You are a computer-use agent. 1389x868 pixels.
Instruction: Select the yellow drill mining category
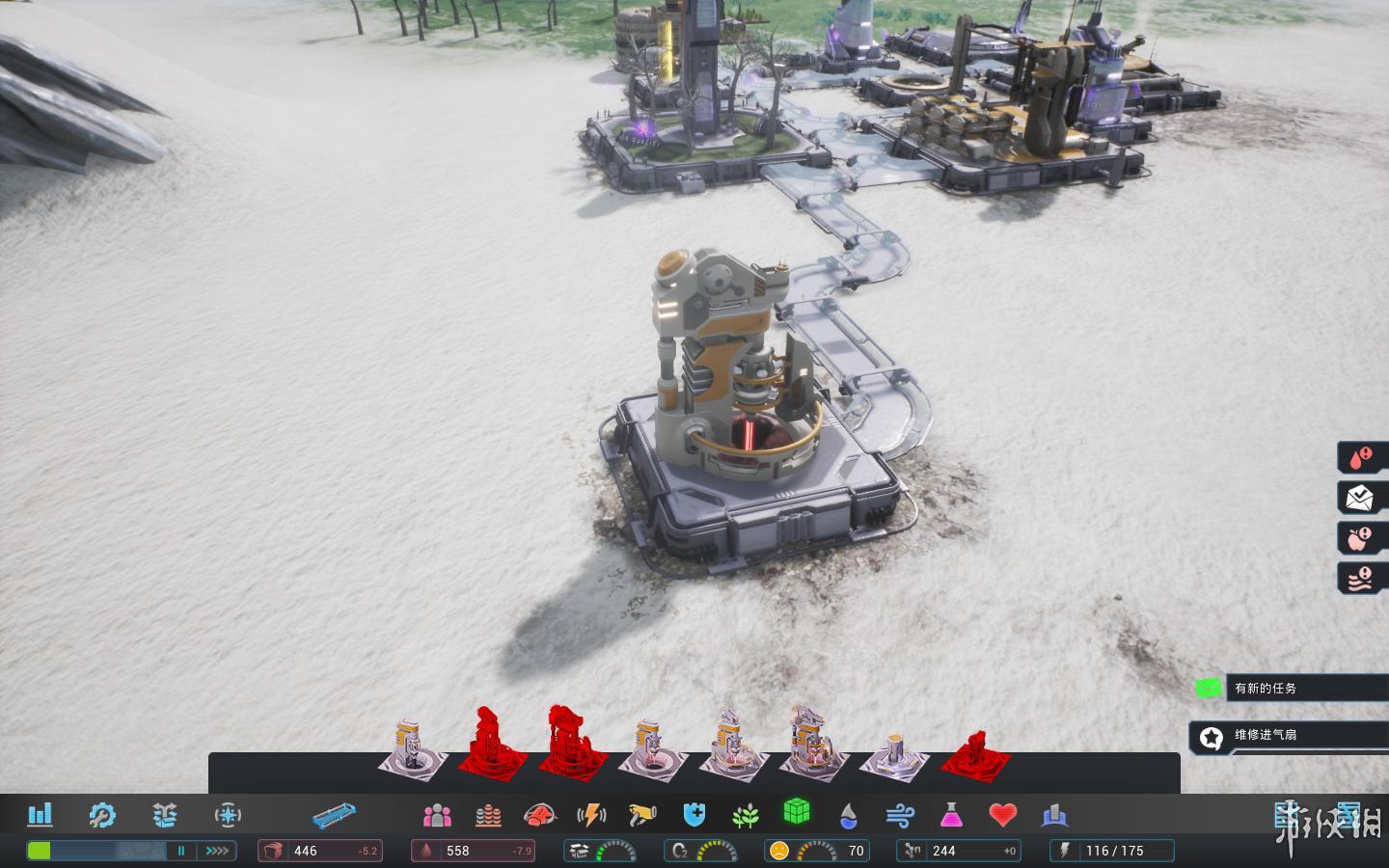pyautogui.click(x=642, y=816)
